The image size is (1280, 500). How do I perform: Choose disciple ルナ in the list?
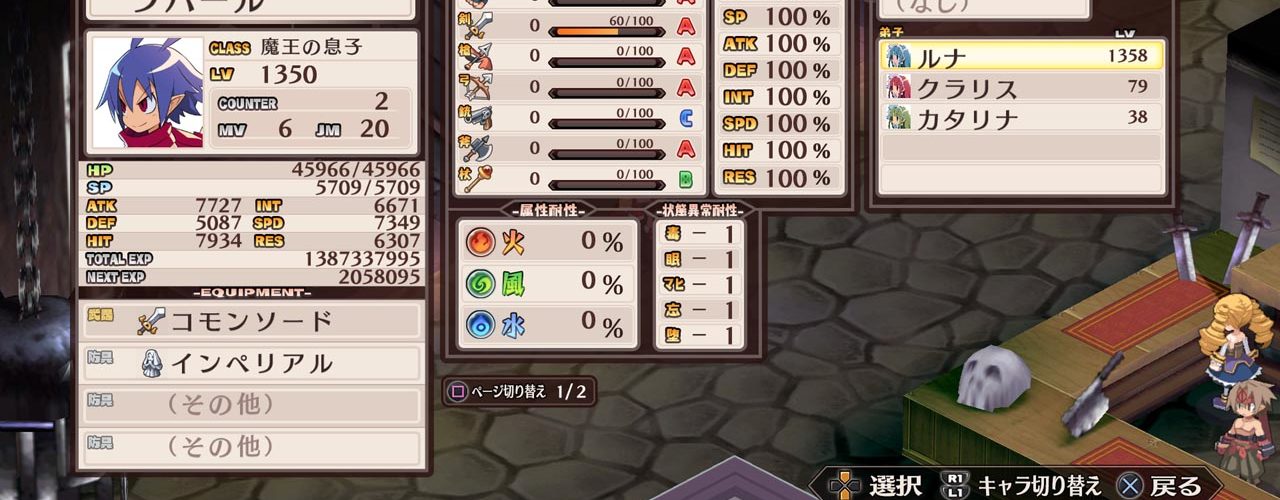point(1021,56)
